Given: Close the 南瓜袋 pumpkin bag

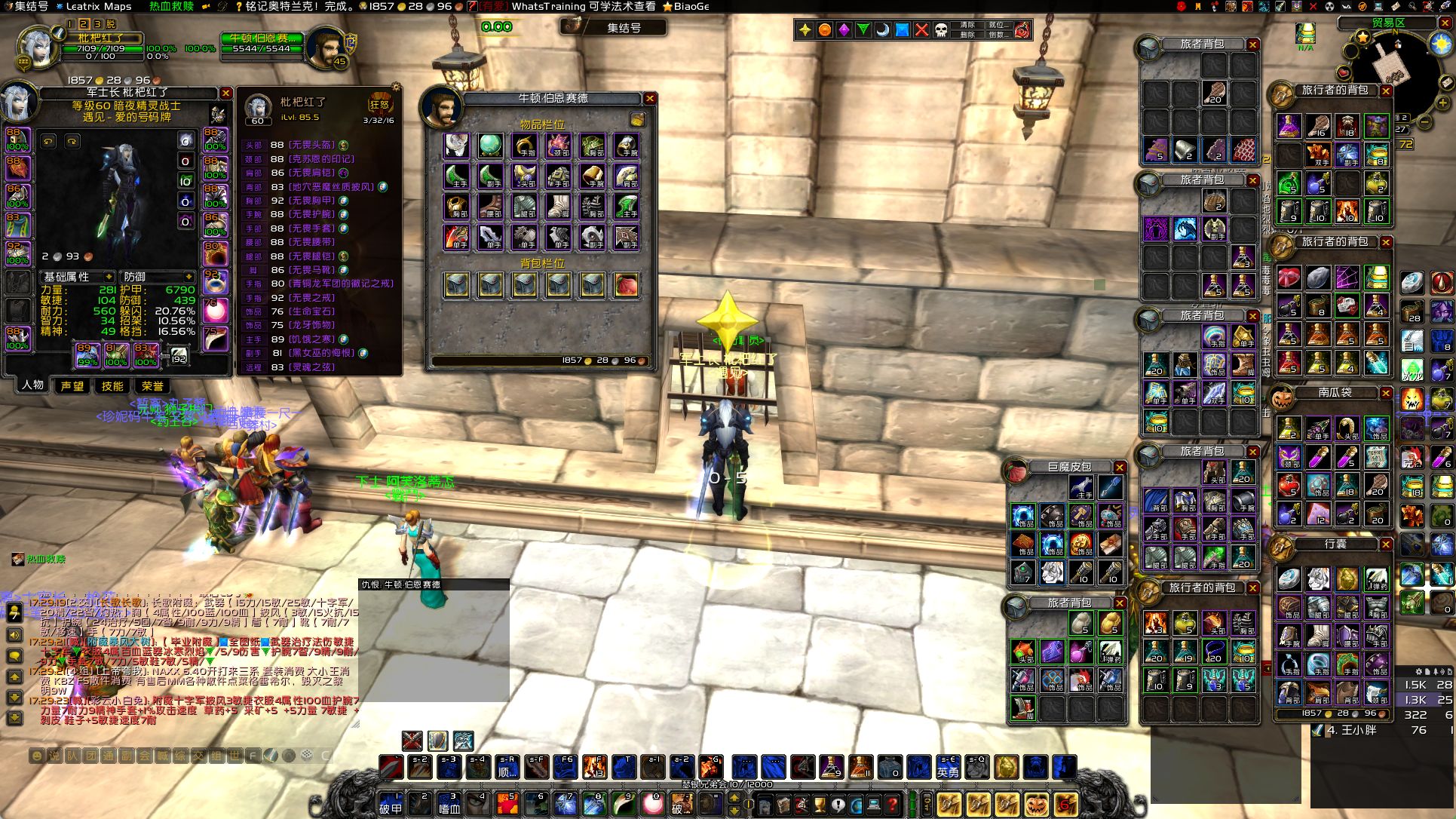Looking at the screenshot, I should click(x=1386, y=393).
